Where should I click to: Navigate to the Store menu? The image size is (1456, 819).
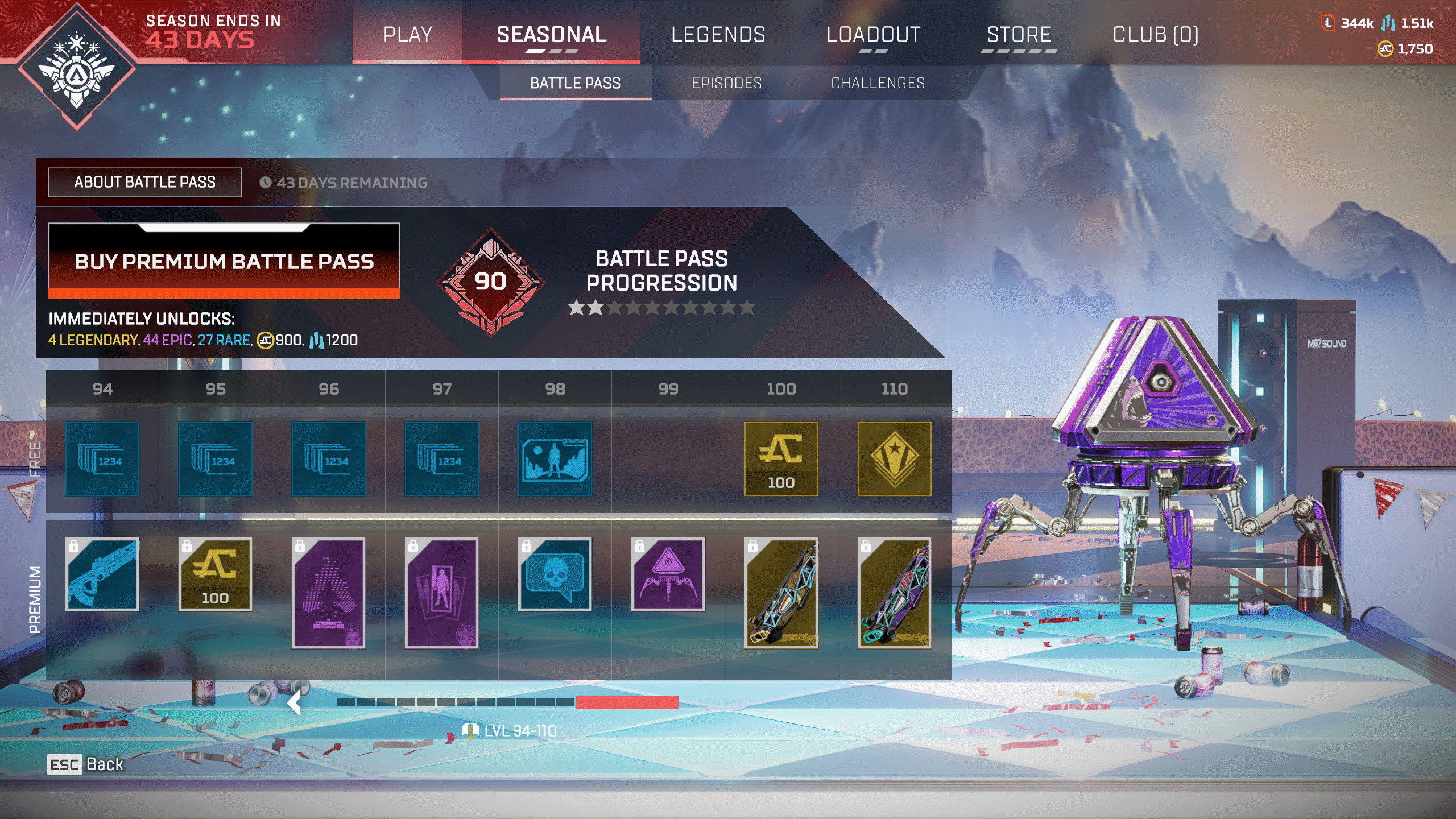coord(1020,35)
